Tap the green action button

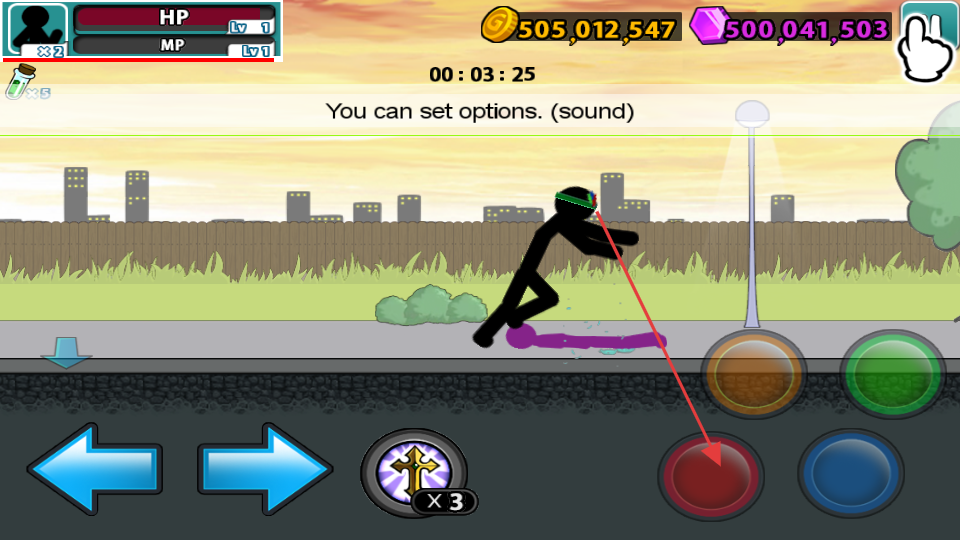click(891, 373)
